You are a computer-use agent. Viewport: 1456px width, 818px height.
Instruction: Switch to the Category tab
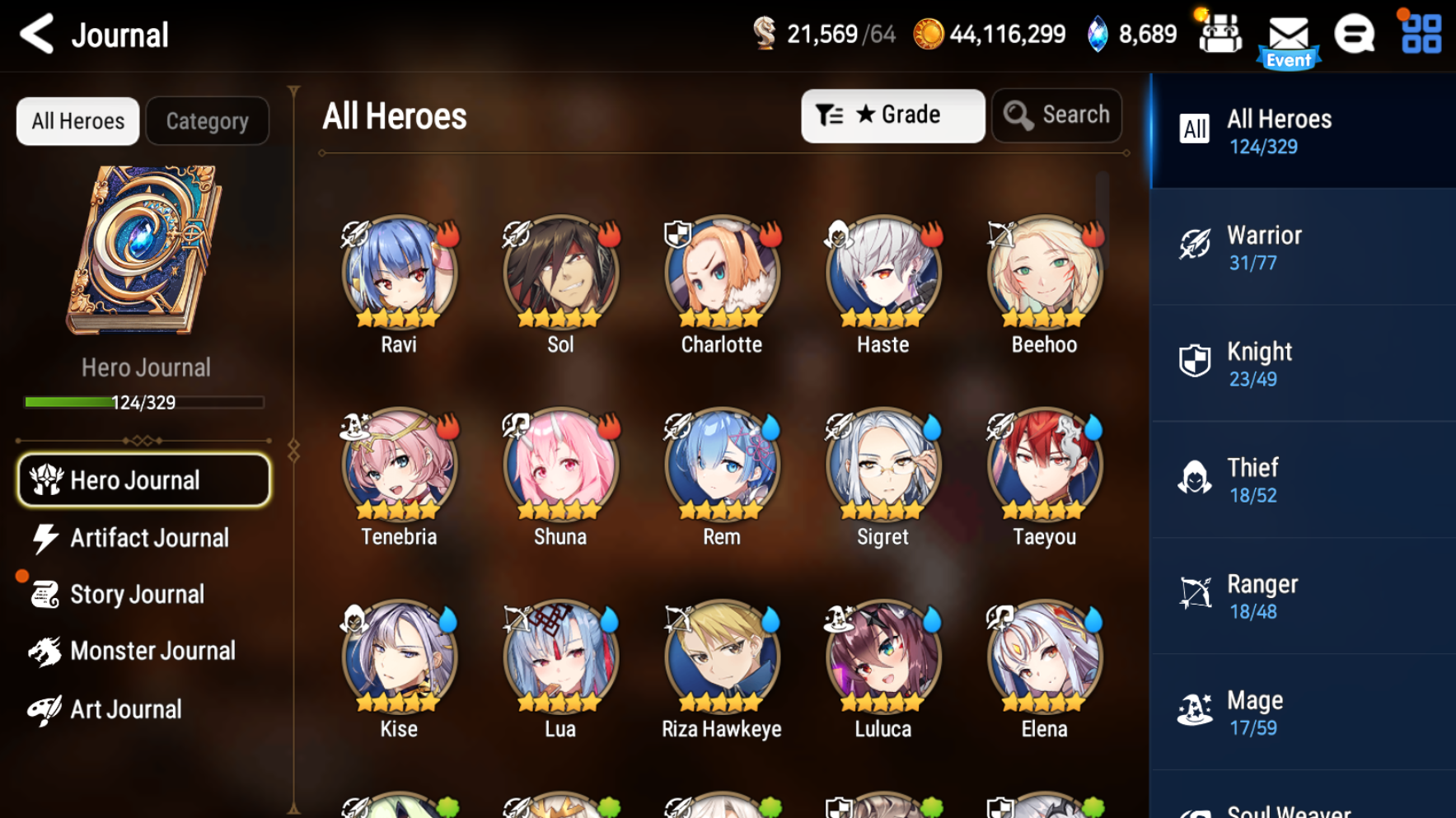pos(207,120)
